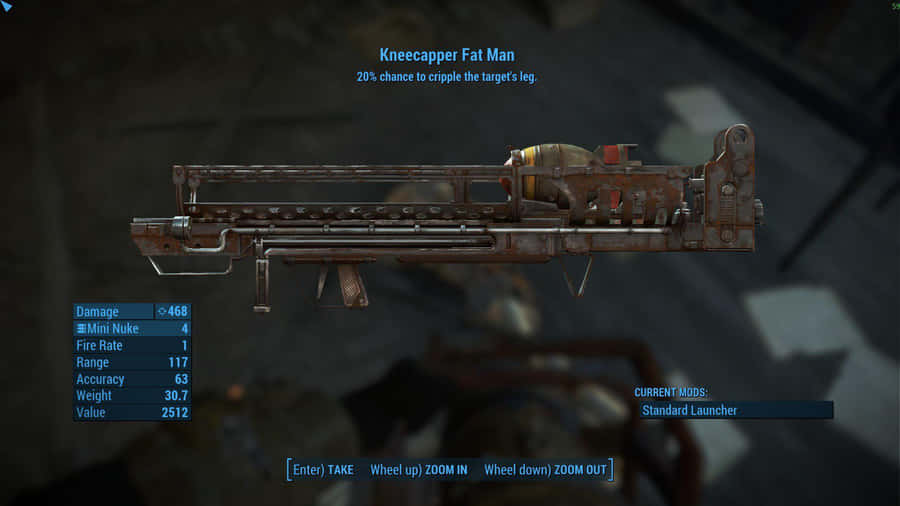
Task: Choose the Zoom In control
Action: pos(419,470)
